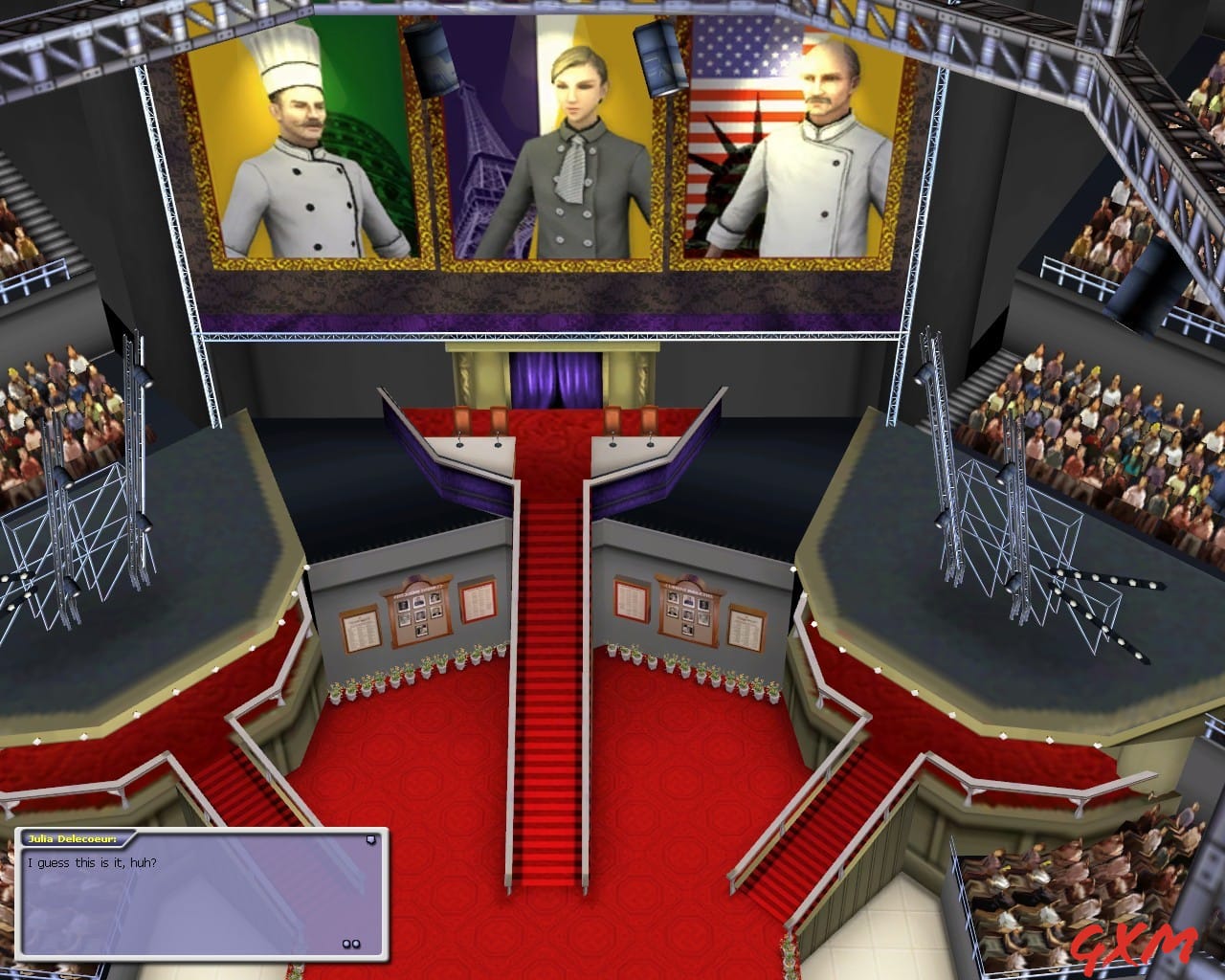
Task: Select the Julia Delecoeur dialog title tab
Action: click(72, 837)
